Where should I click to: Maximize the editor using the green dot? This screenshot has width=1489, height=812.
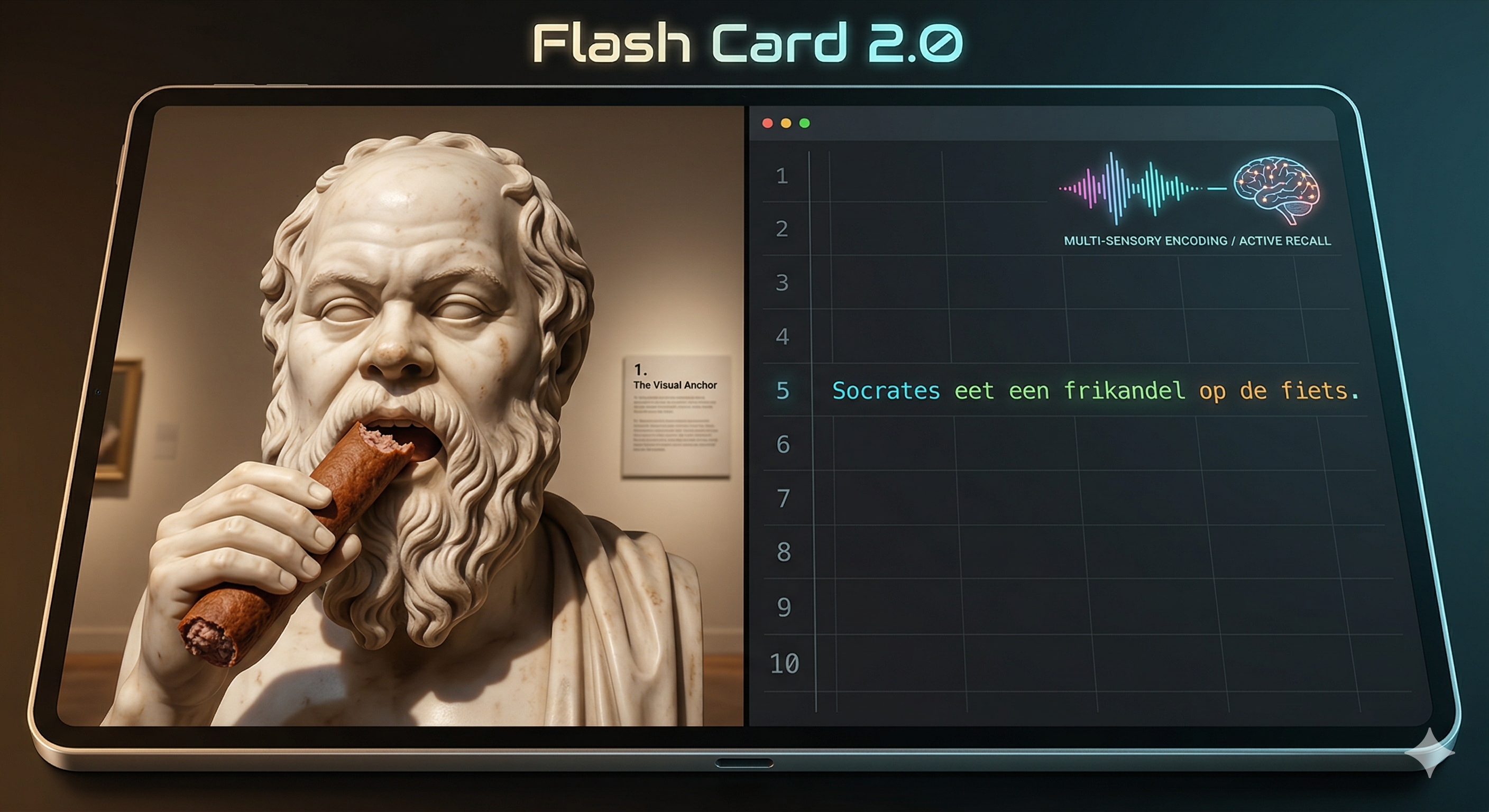(x=805, y=123)
